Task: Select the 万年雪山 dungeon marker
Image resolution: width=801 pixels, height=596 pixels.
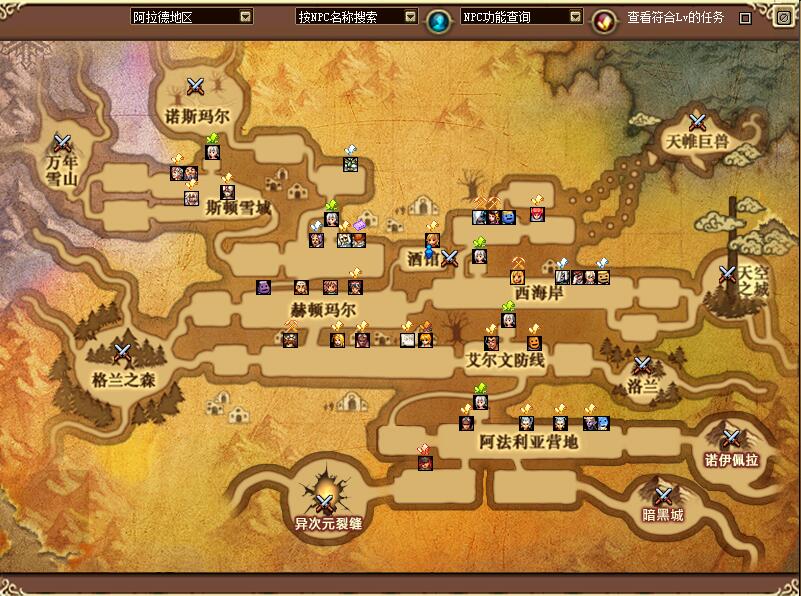Action: tap(62, 143)
